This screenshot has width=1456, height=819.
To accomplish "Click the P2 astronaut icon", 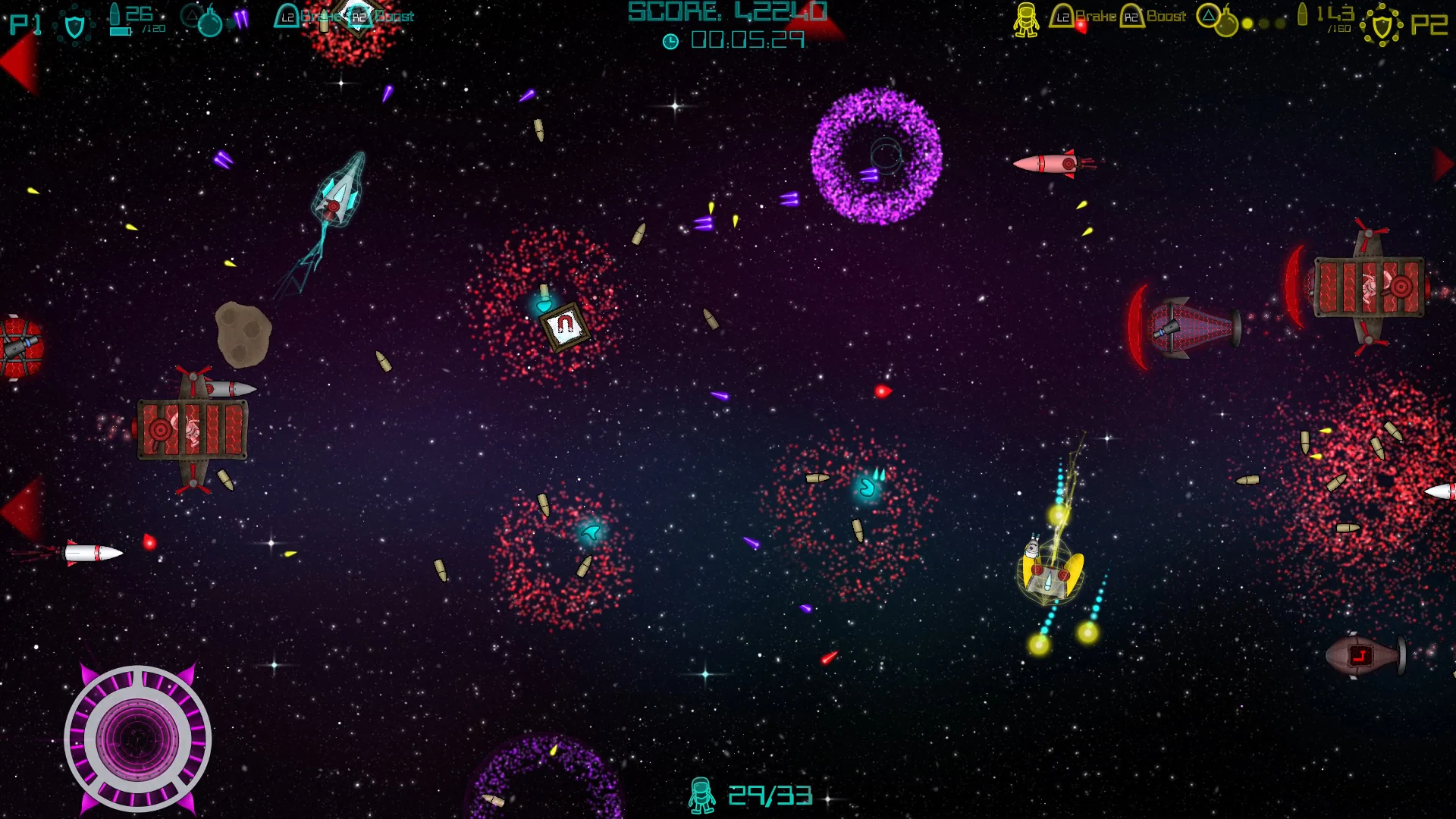I will (x=1028, y=20).
